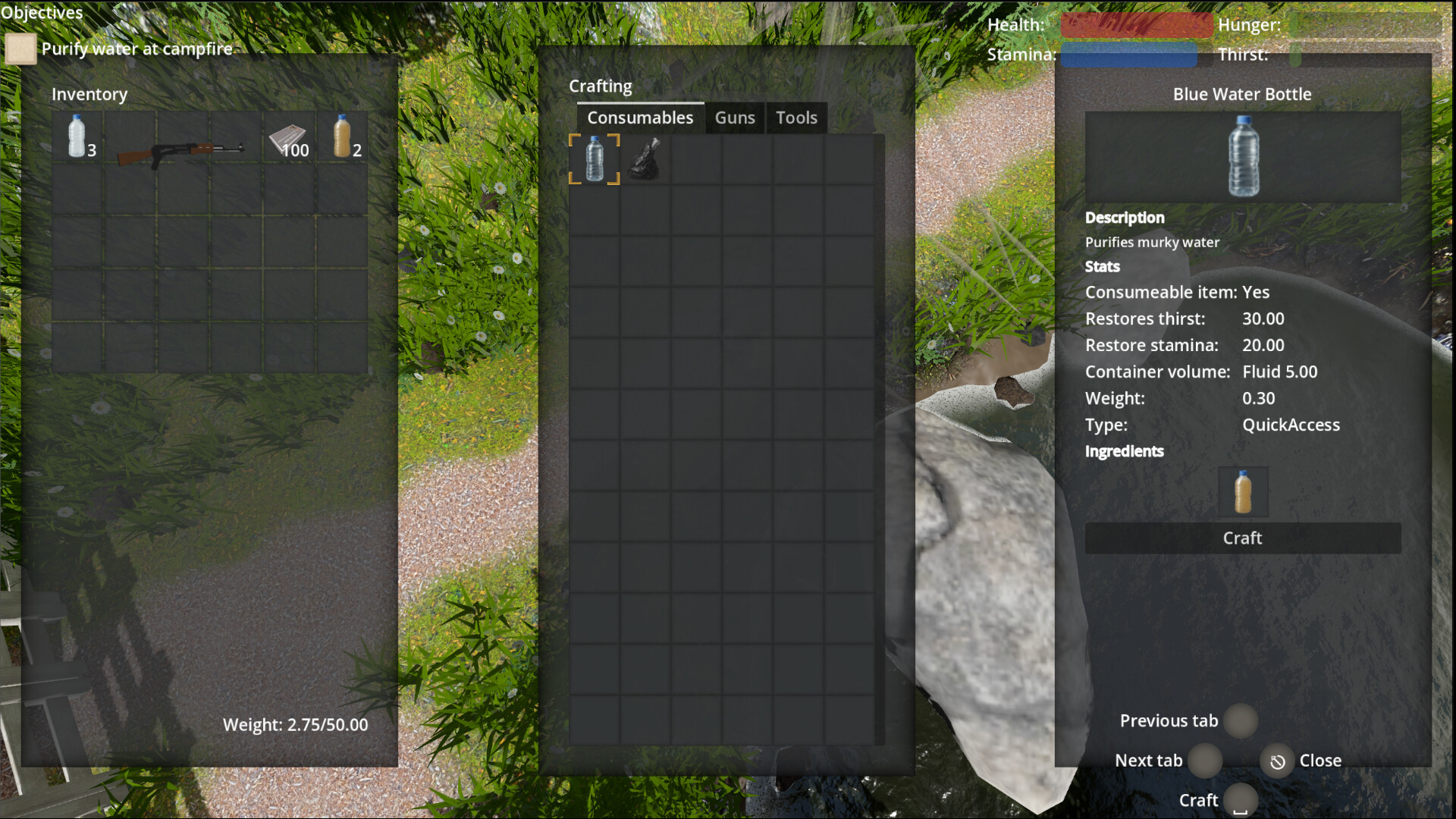The height and width of the screenshot is (819, 1456).
Task: Select the Blue Water Bottle crafting recipe
Action: [595, 159]
